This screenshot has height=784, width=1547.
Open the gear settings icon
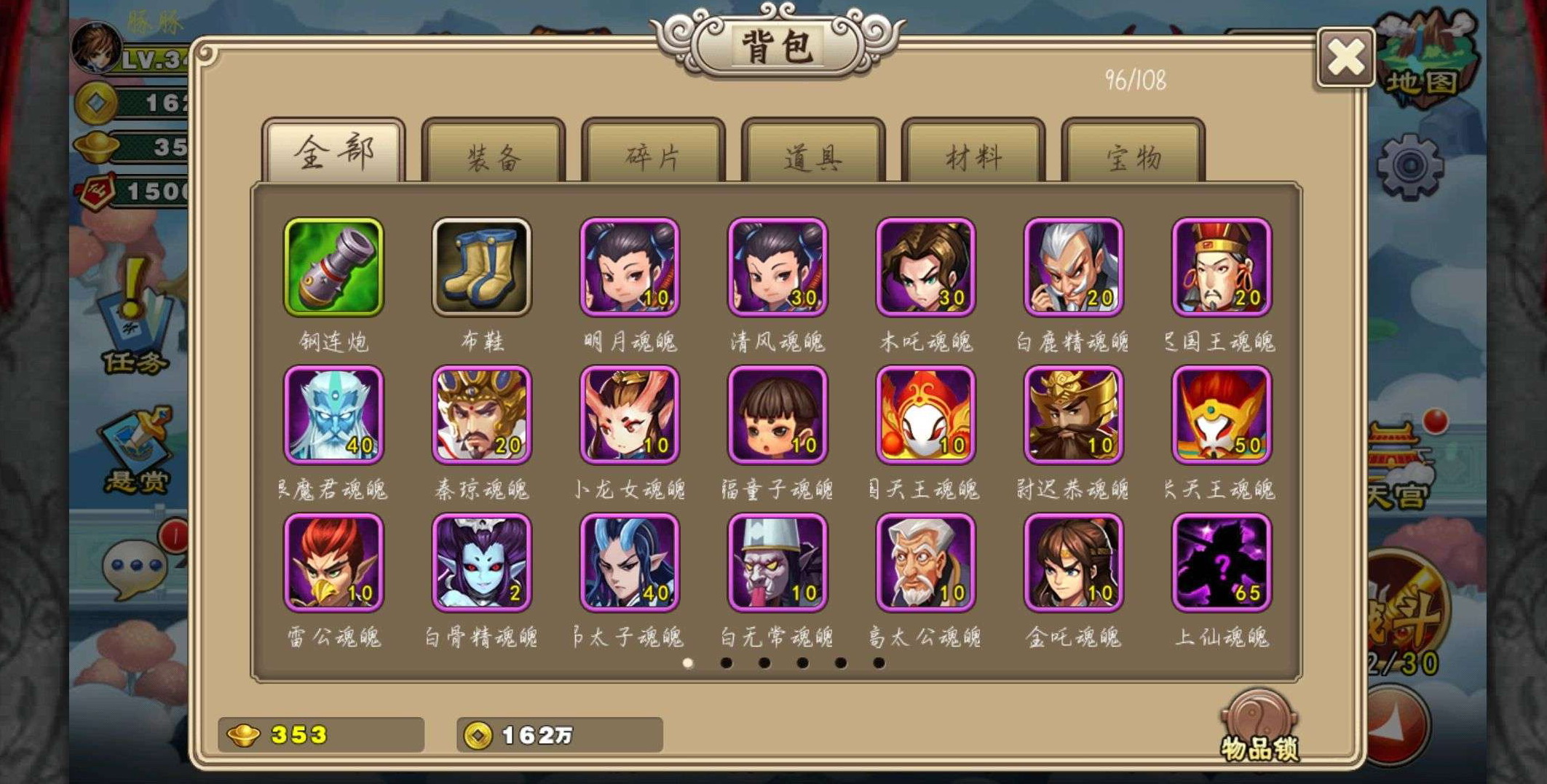pyautogui.click(x=1410, y=167)
